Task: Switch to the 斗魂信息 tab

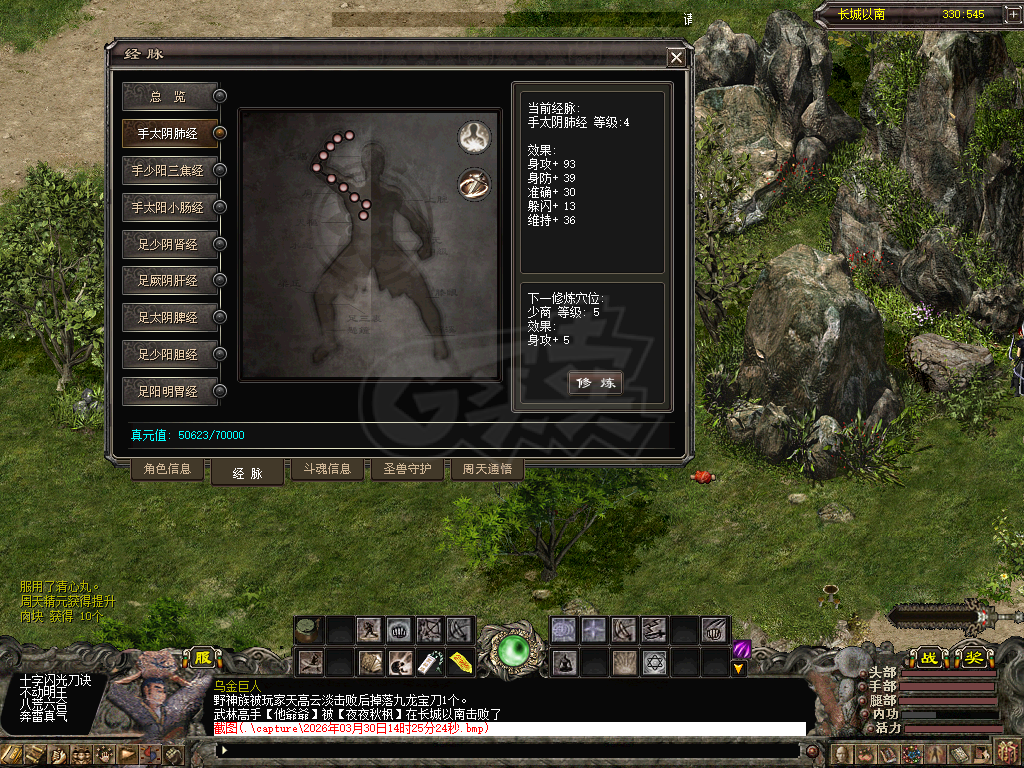Action: [327, 469]
